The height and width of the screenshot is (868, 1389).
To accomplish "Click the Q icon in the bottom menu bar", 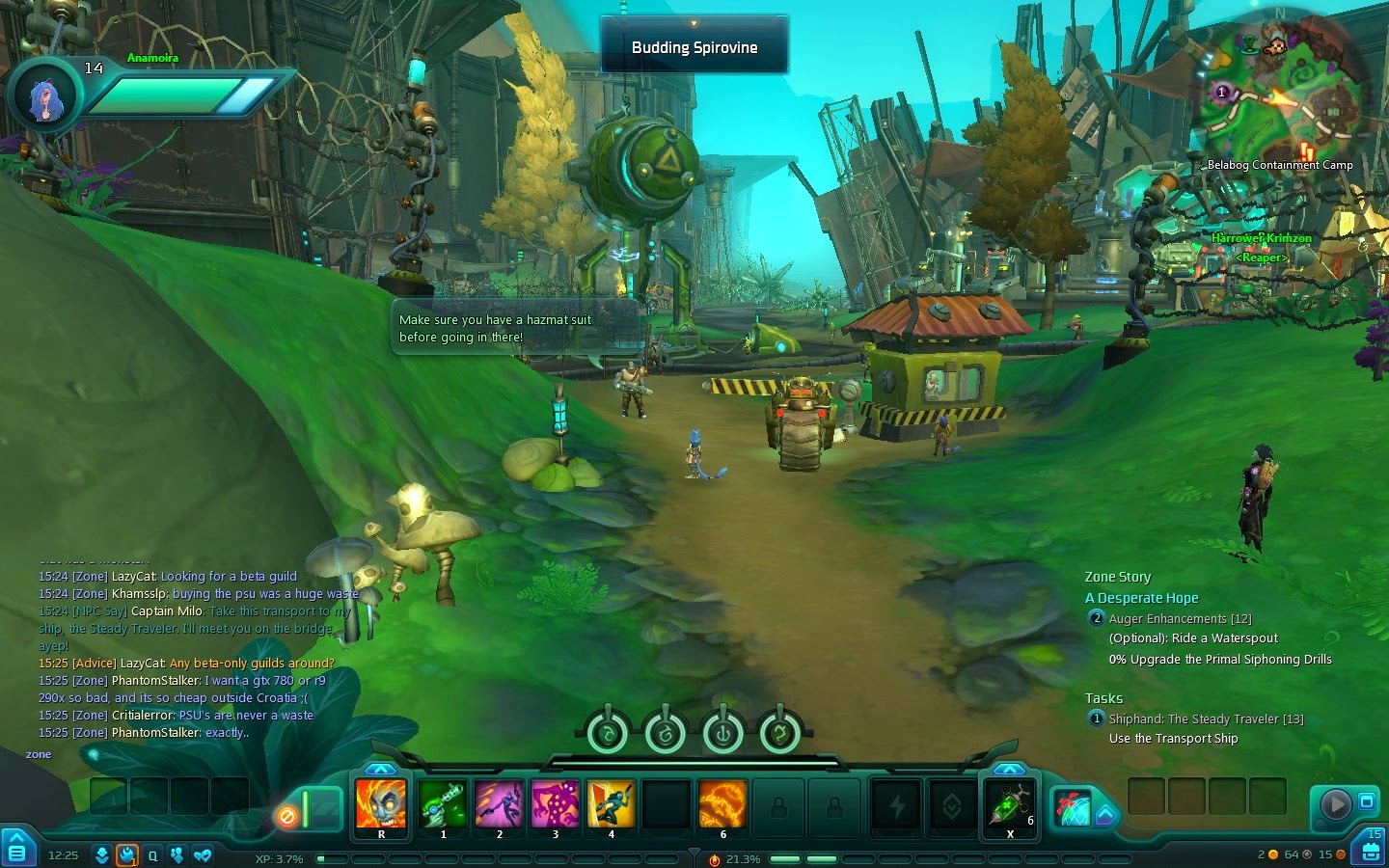I will pyautogui.click(x=152, y=855).
